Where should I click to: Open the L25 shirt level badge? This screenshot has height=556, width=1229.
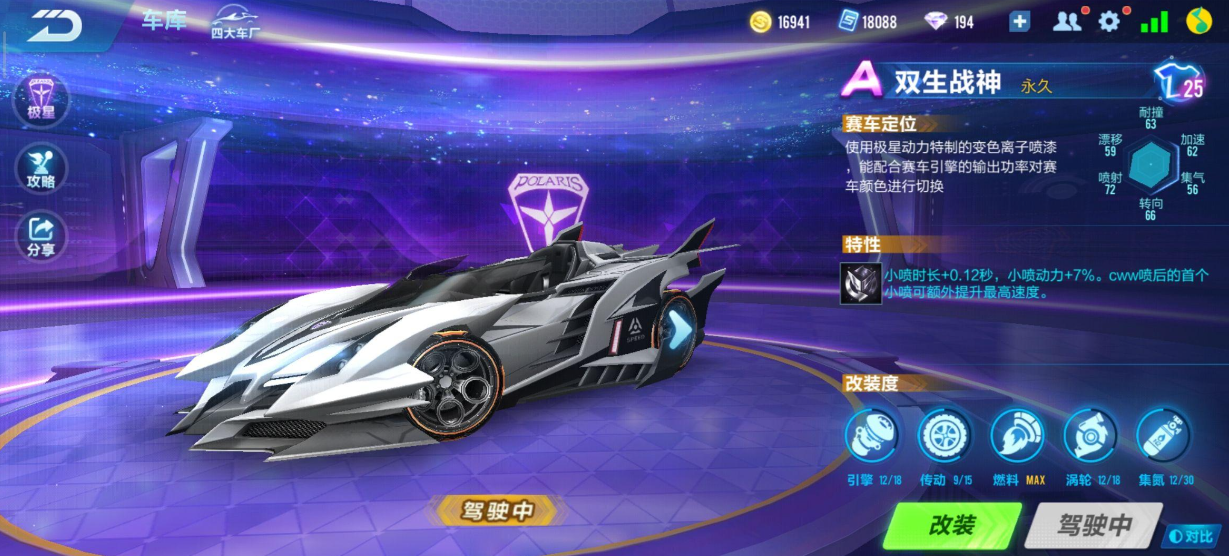[1180, 84]
